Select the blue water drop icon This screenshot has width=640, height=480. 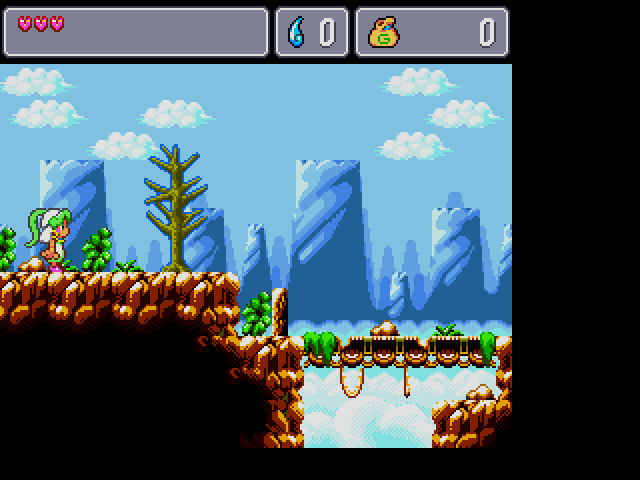point(297,33)
